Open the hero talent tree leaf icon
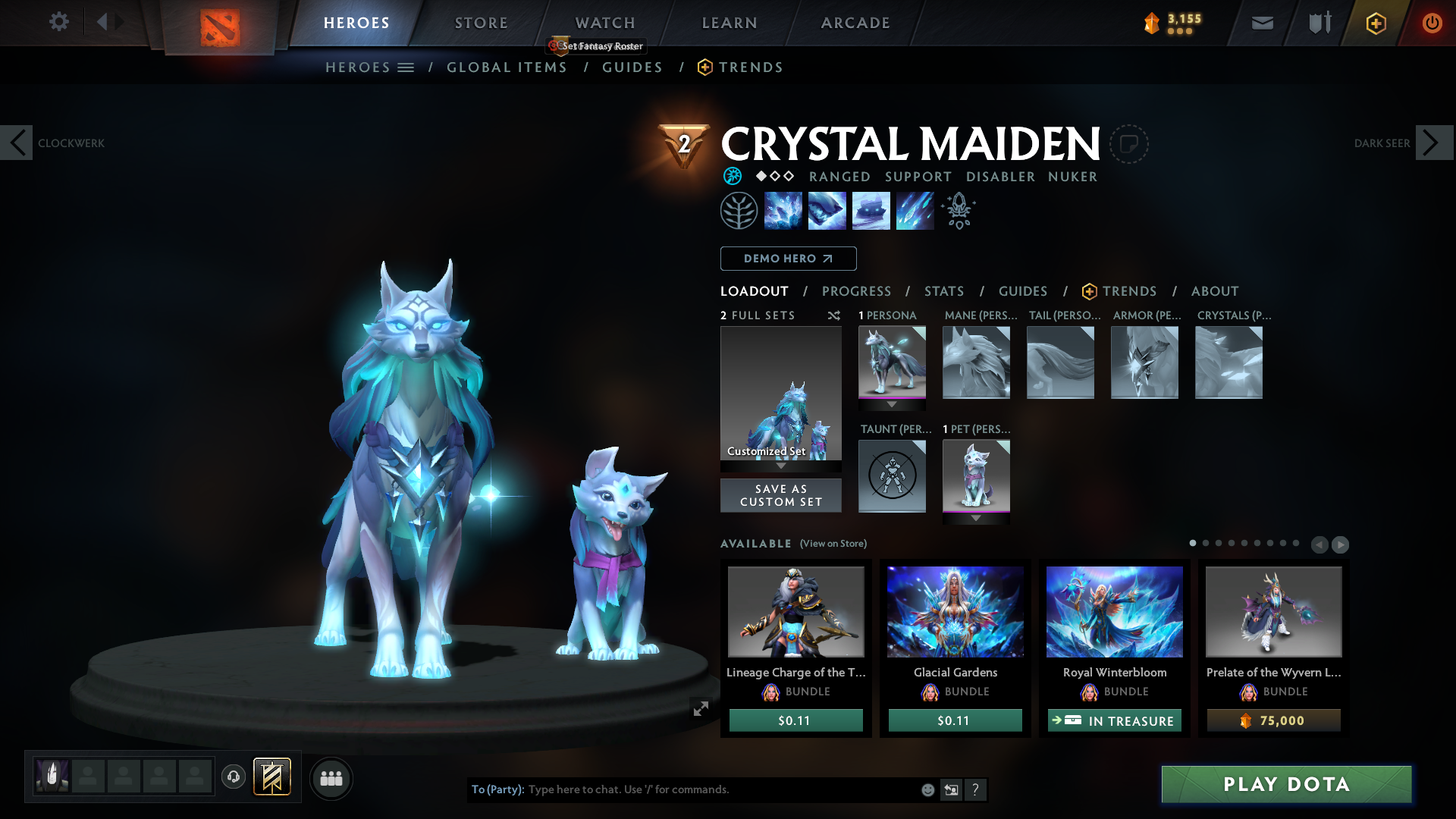Viewport: 1456px width, 819px height. coord(739,210)
